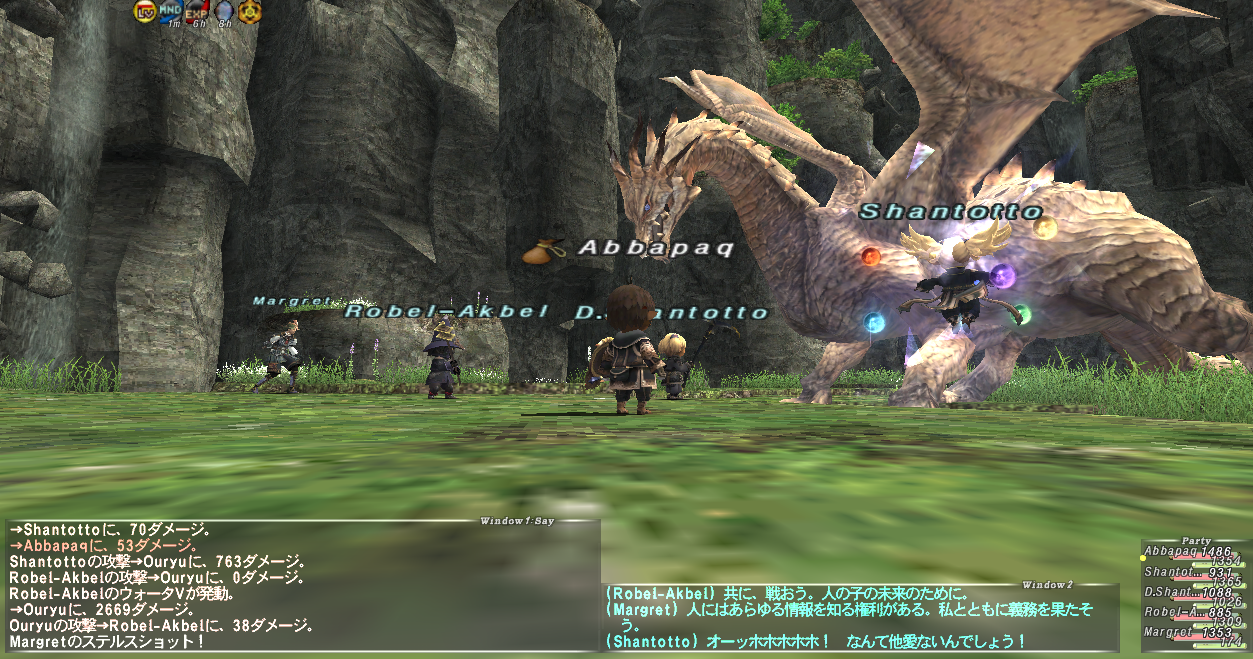Click the yellow Lv status effect icon

(145, 12)
